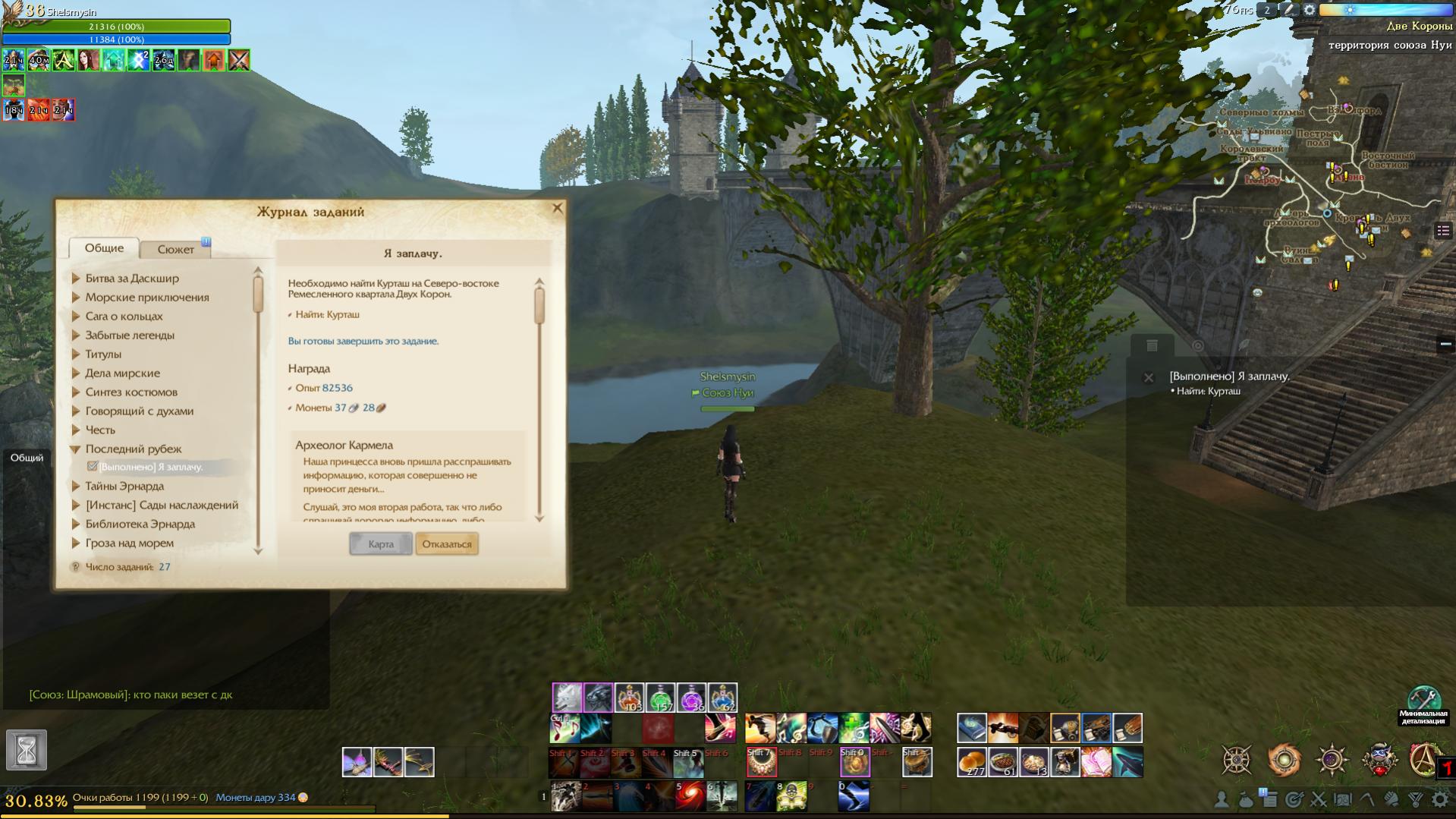Click the gear icon in bottom-right menu
Screen dimensions: 1456x819
[1439, 799]
